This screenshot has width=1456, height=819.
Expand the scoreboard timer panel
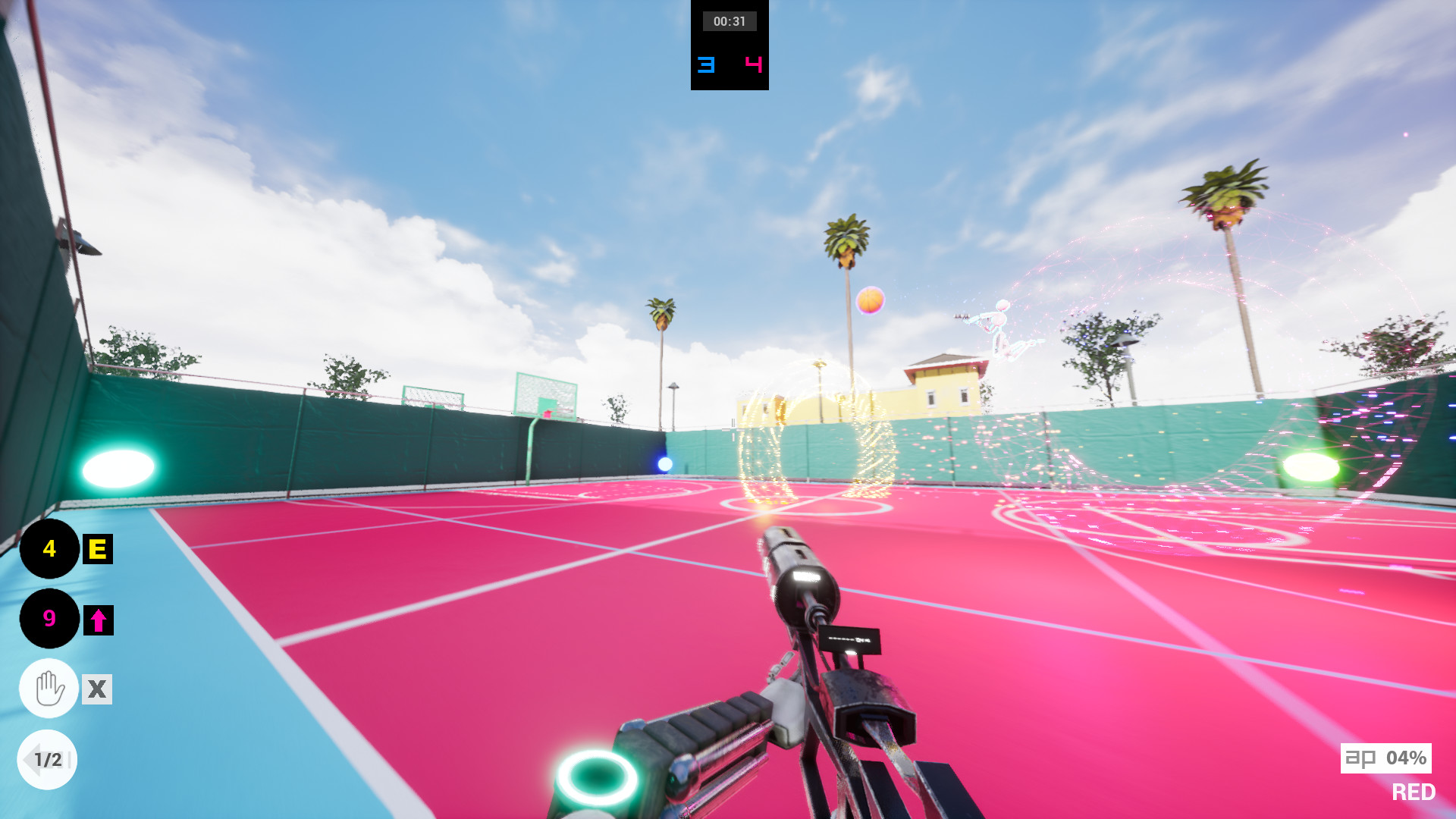(729, 45)
